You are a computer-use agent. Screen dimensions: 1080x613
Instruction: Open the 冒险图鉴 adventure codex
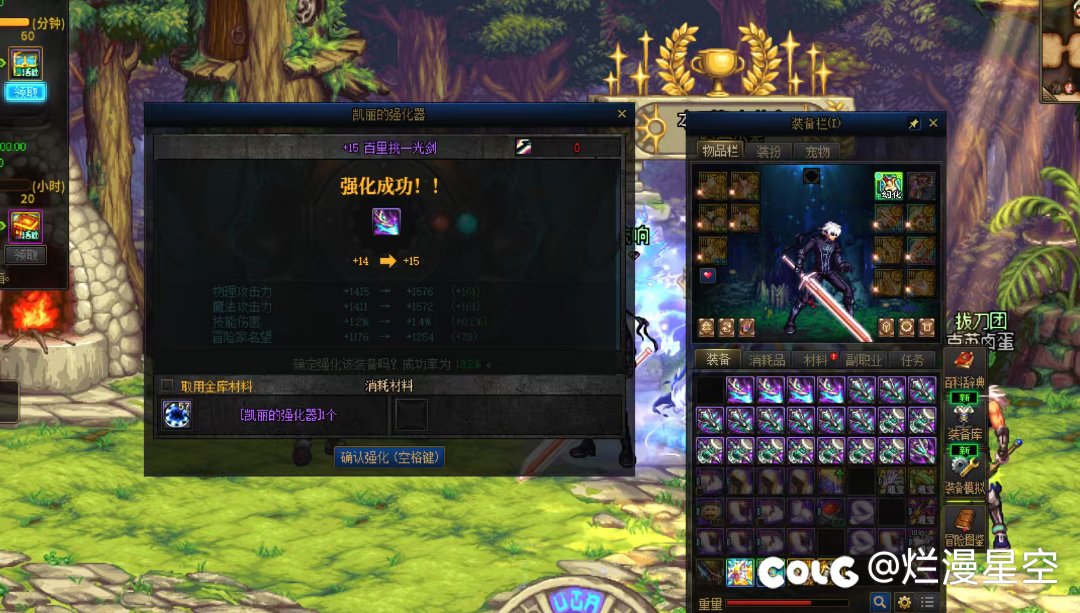pos(965,530)
